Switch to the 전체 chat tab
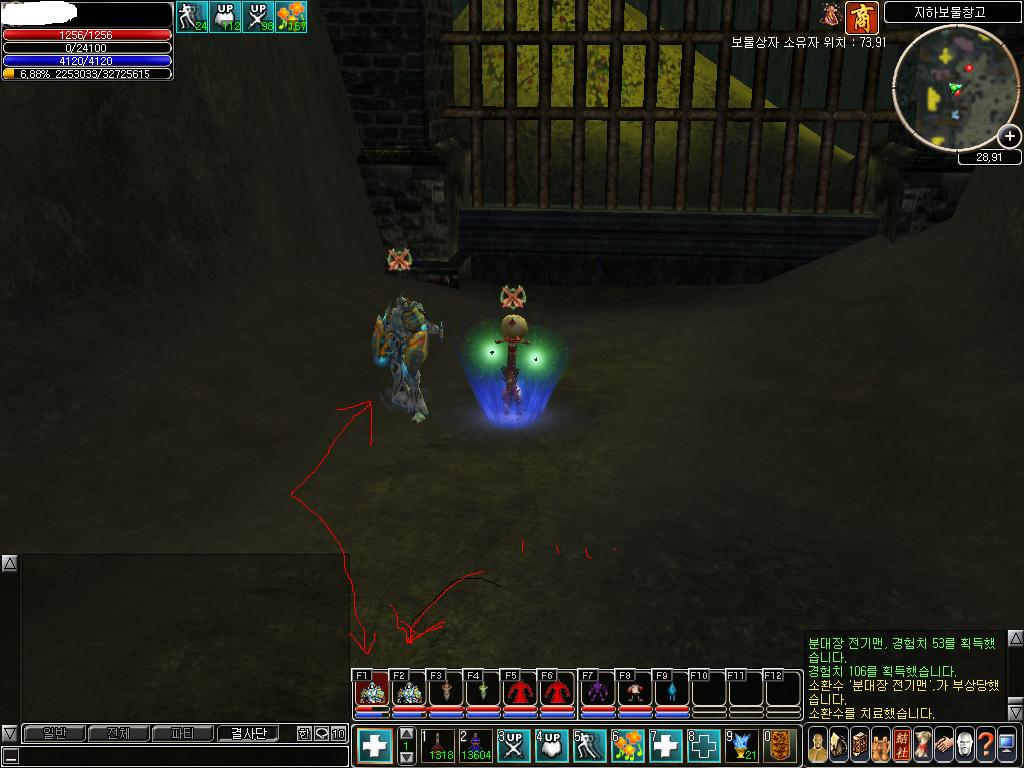This screenshot has width=1024, height=768. [118, 733]
